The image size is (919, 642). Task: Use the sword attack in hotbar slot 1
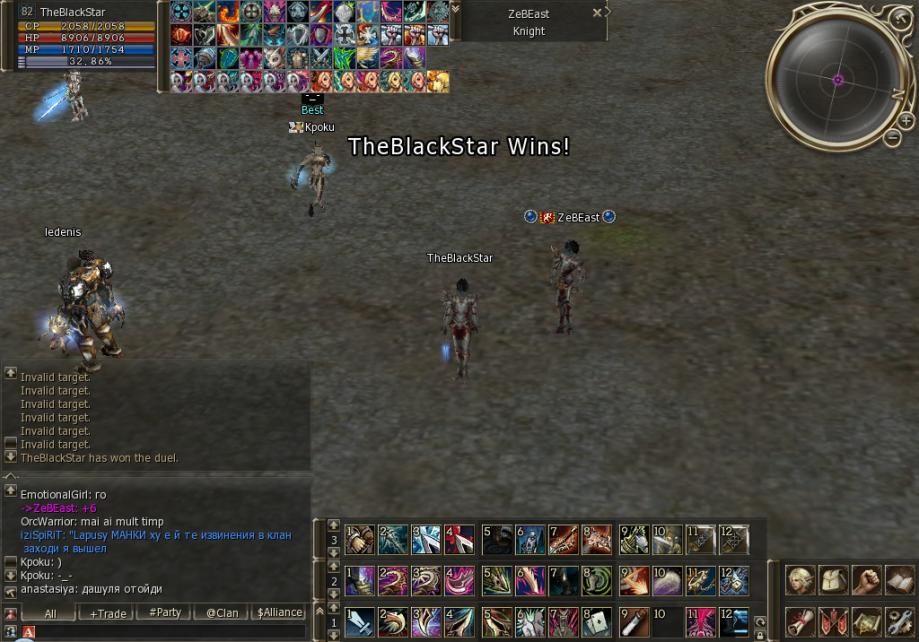pos(361,622)
